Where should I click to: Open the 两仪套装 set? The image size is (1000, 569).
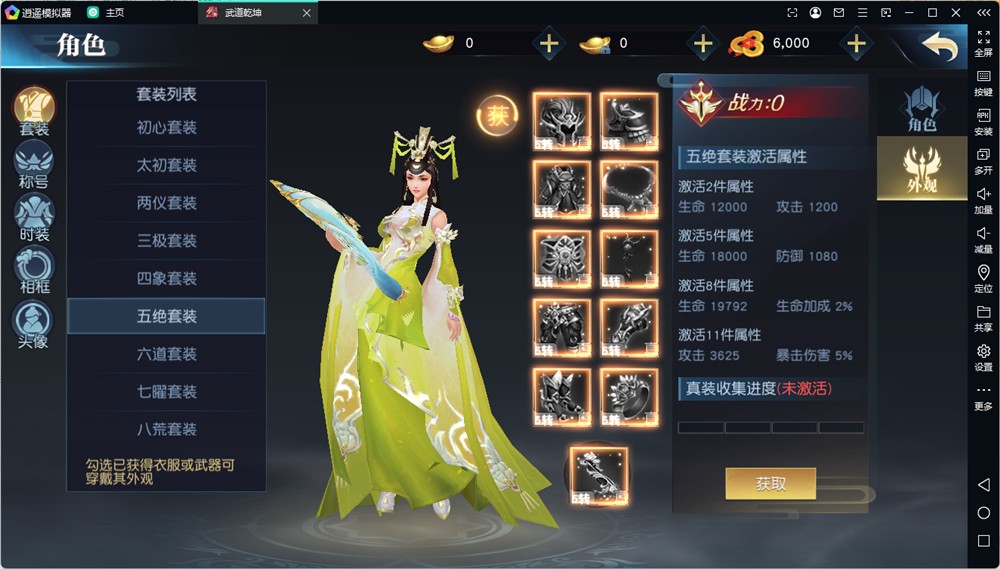[x=166, y=203]
